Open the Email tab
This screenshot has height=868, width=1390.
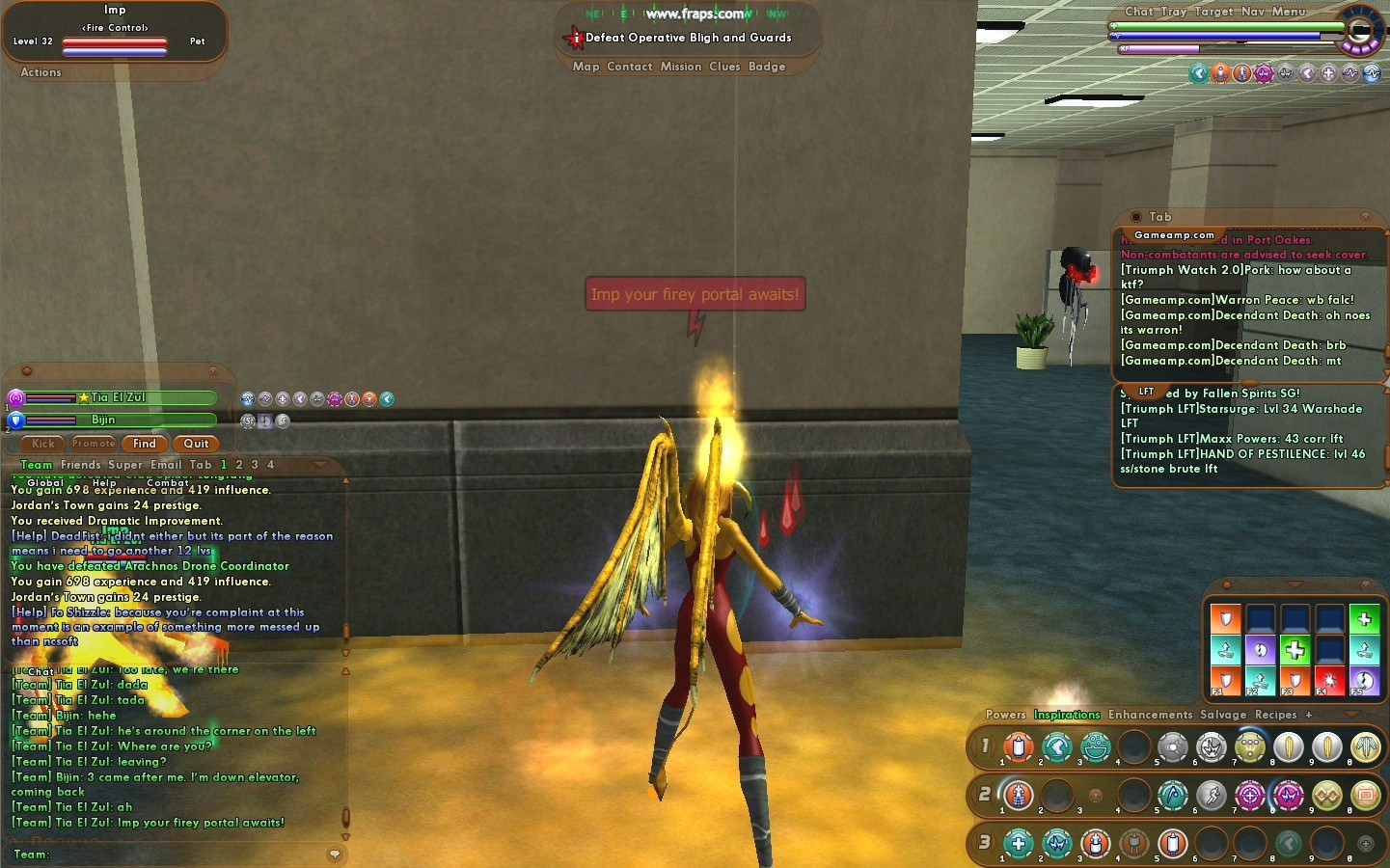click(x=166, y=465)
